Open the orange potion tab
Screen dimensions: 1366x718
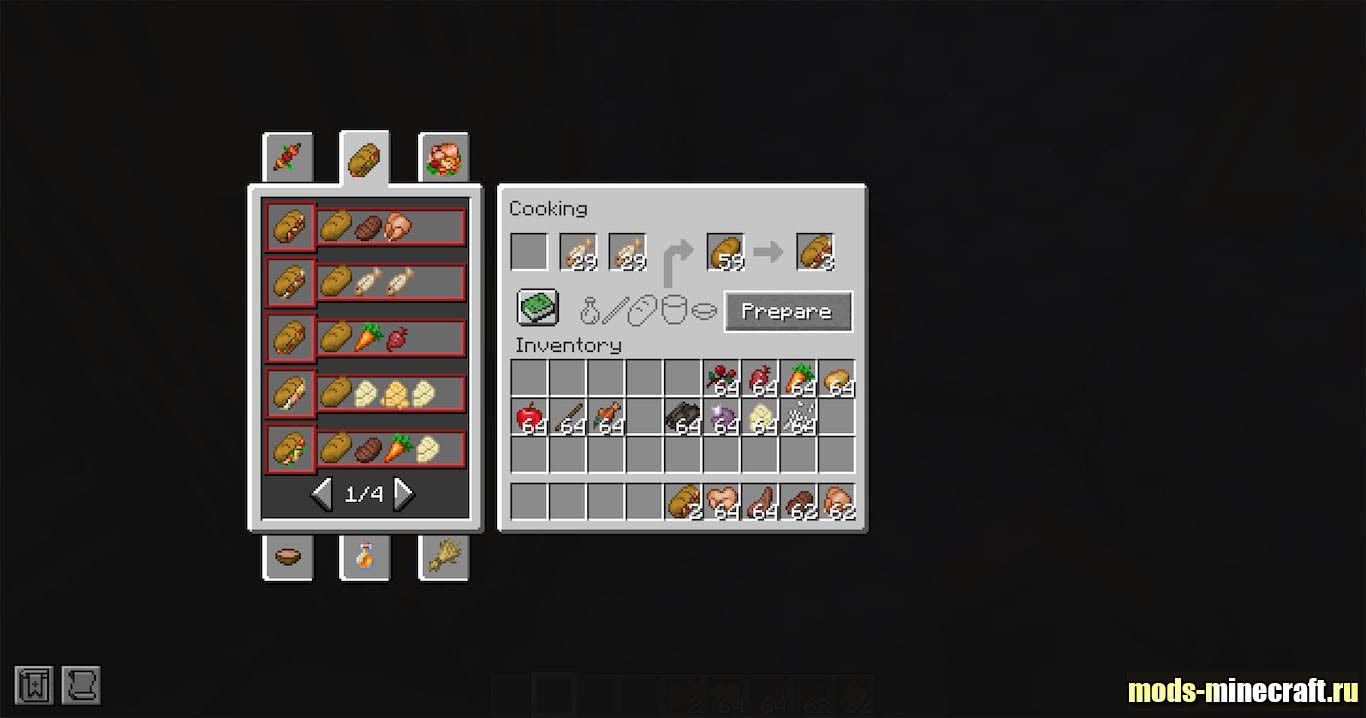point(365,557)
